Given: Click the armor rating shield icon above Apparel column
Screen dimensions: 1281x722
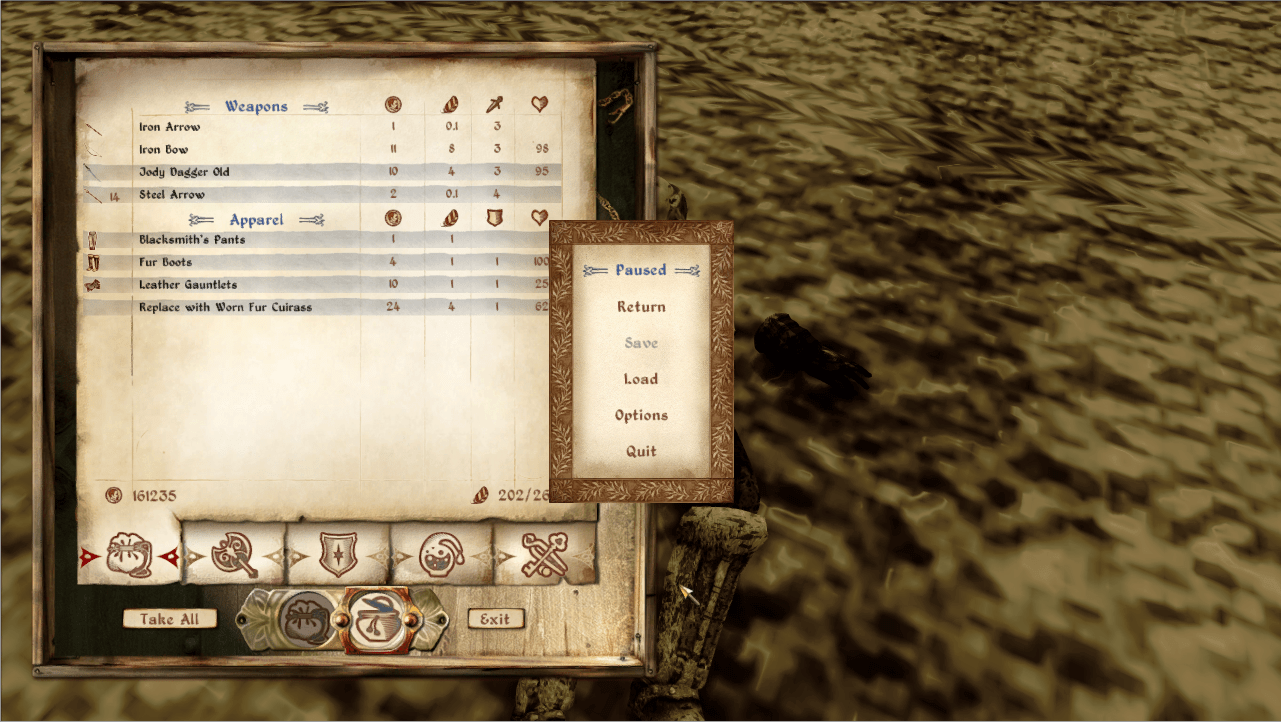Looking at the screenshot, I should point(494,217).
